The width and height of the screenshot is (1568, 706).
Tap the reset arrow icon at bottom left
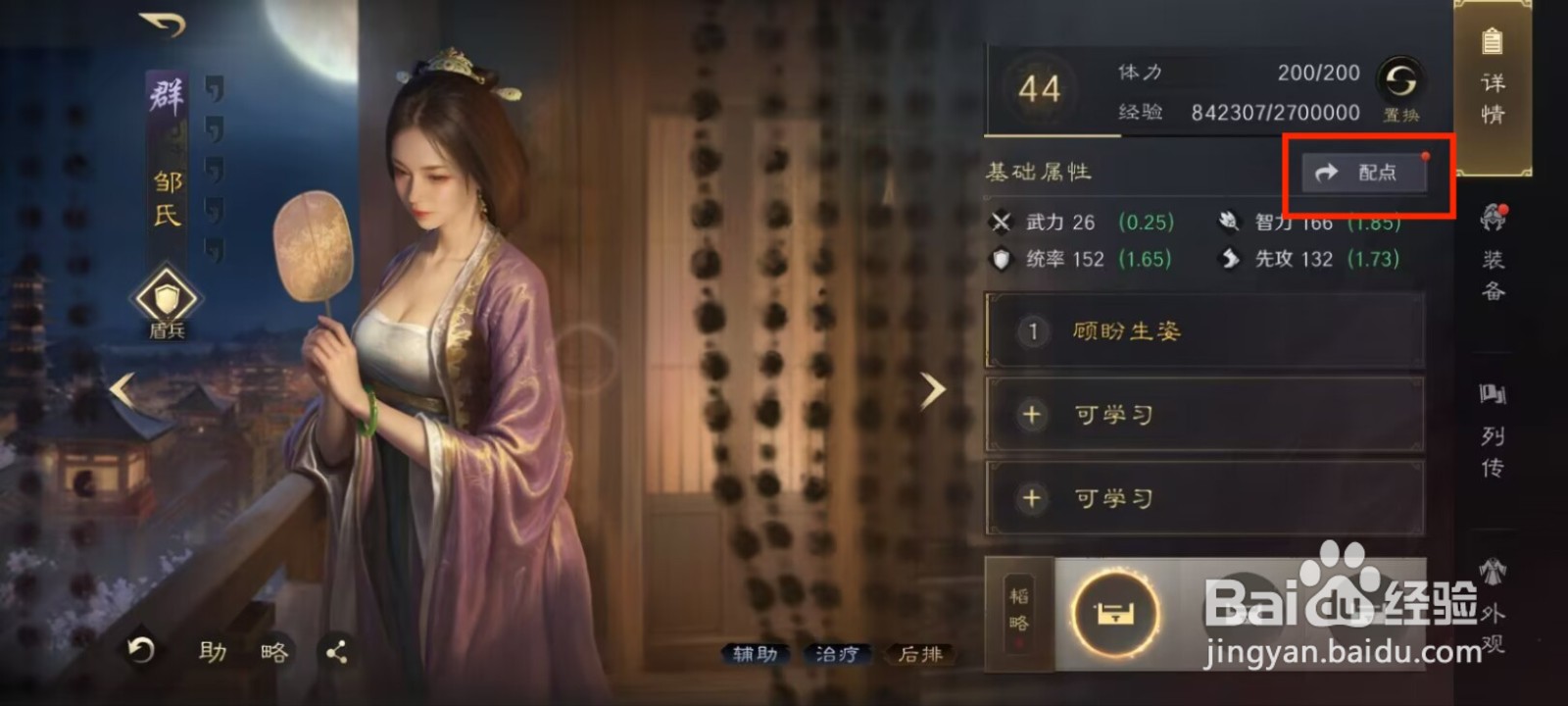pos(140,650)
